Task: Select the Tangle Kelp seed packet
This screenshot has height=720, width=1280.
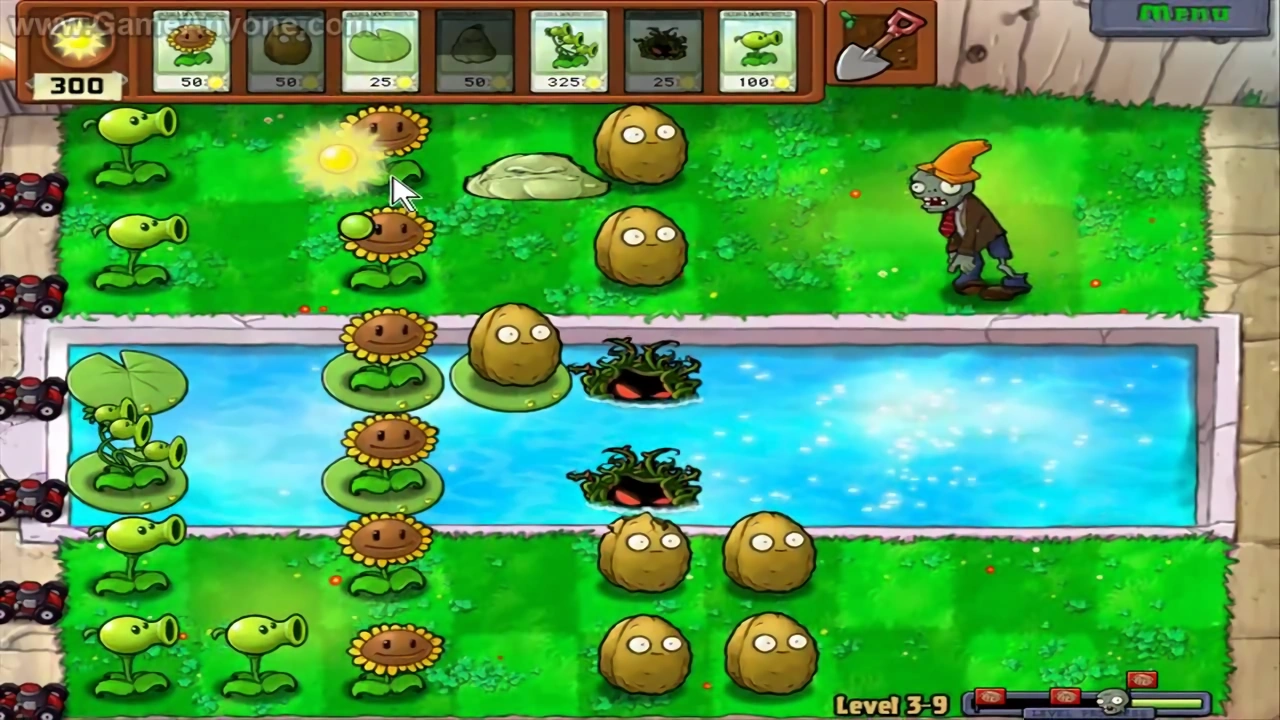Action: coord(663,50)
